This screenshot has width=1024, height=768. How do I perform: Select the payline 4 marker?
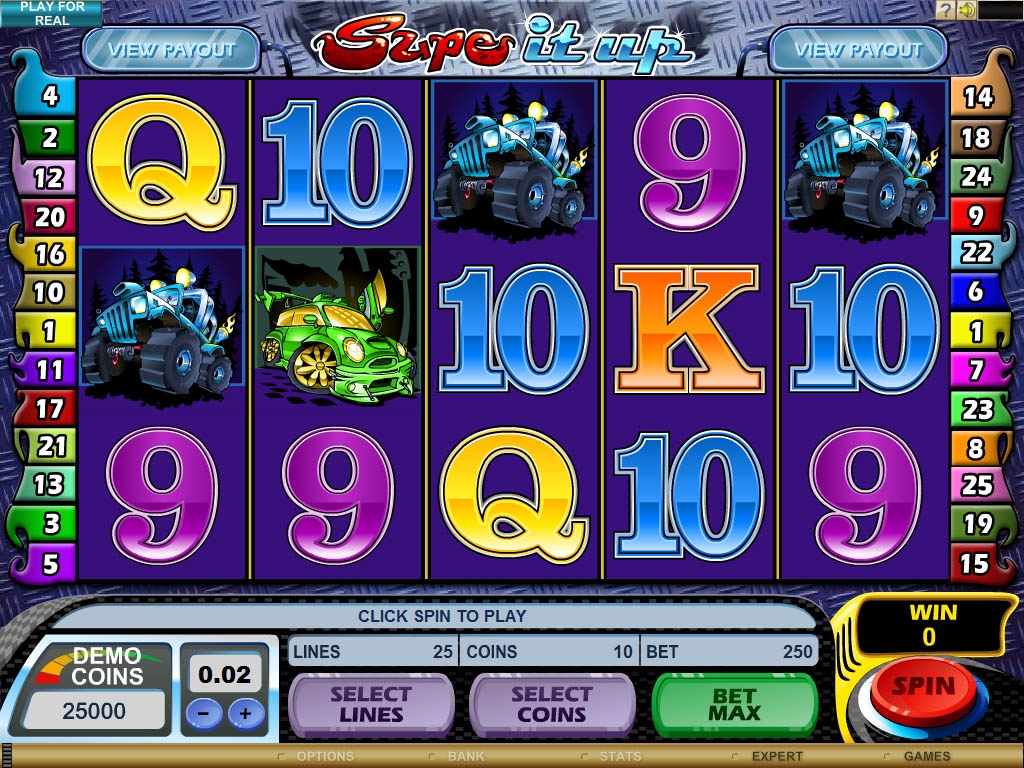50,98
